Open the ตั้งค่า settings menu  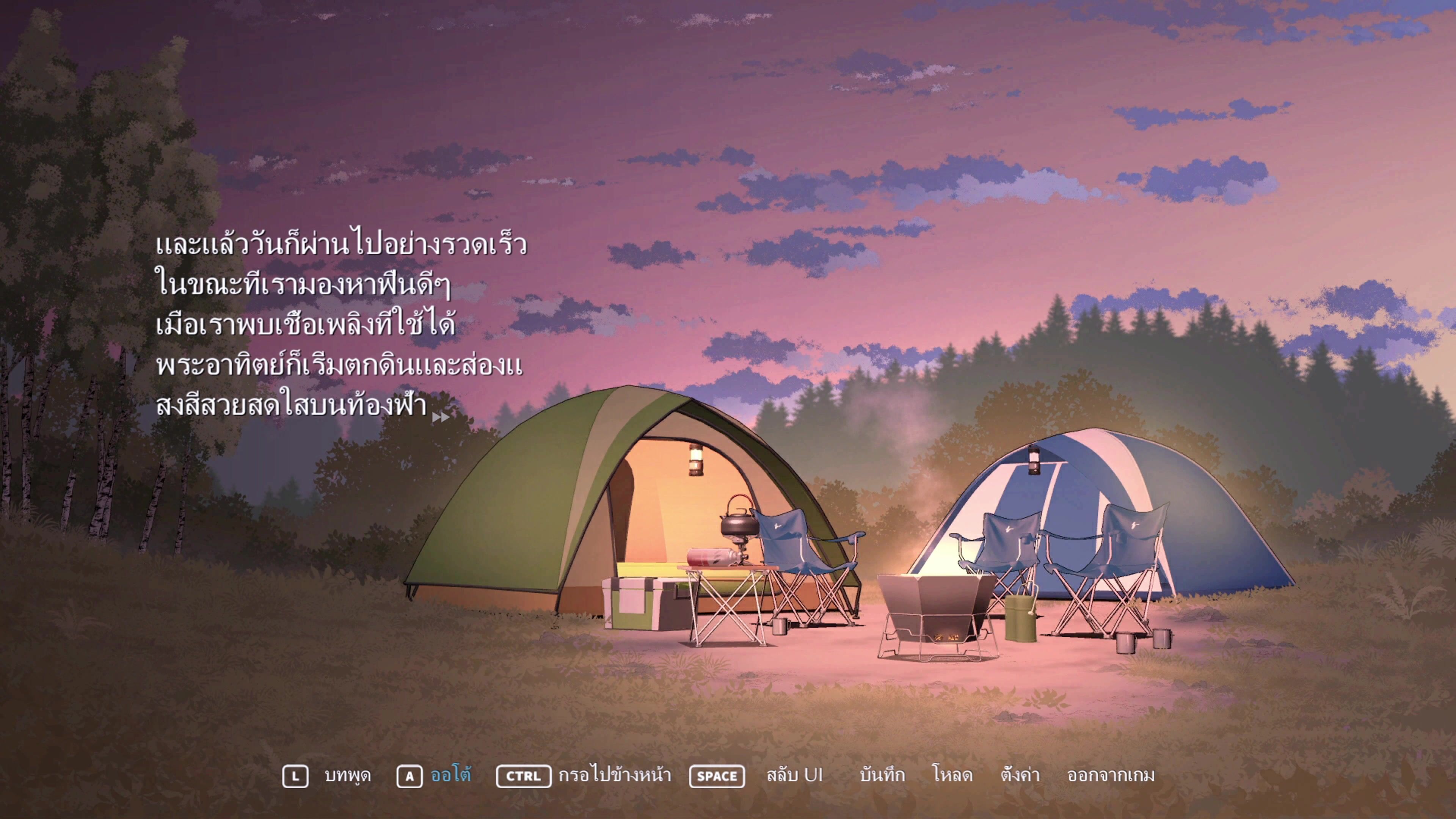click(1020, 775)
